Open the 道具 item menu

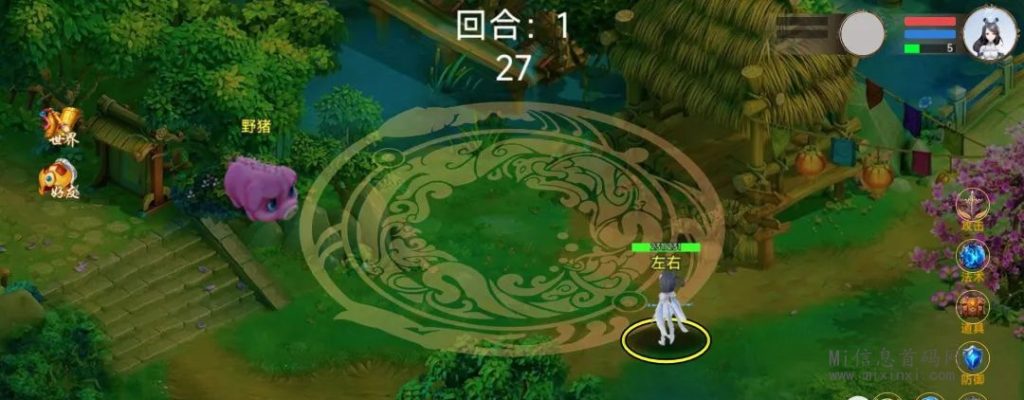pos(970,308)
